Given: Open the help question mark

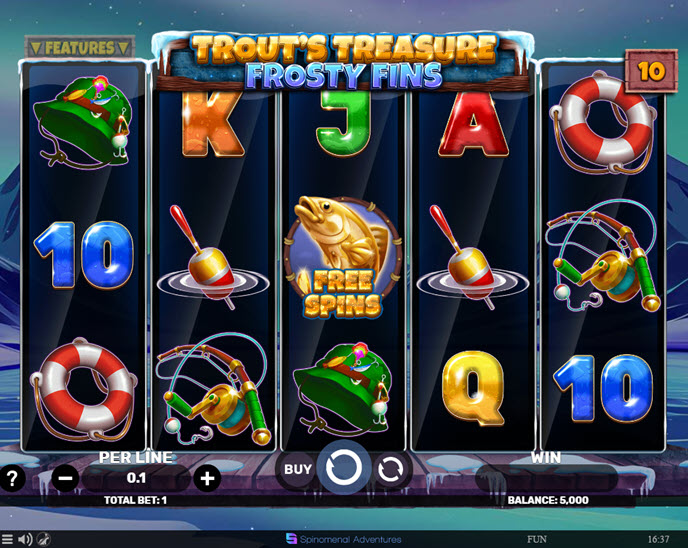Looking at the screenshot, I should pos(12,478).
